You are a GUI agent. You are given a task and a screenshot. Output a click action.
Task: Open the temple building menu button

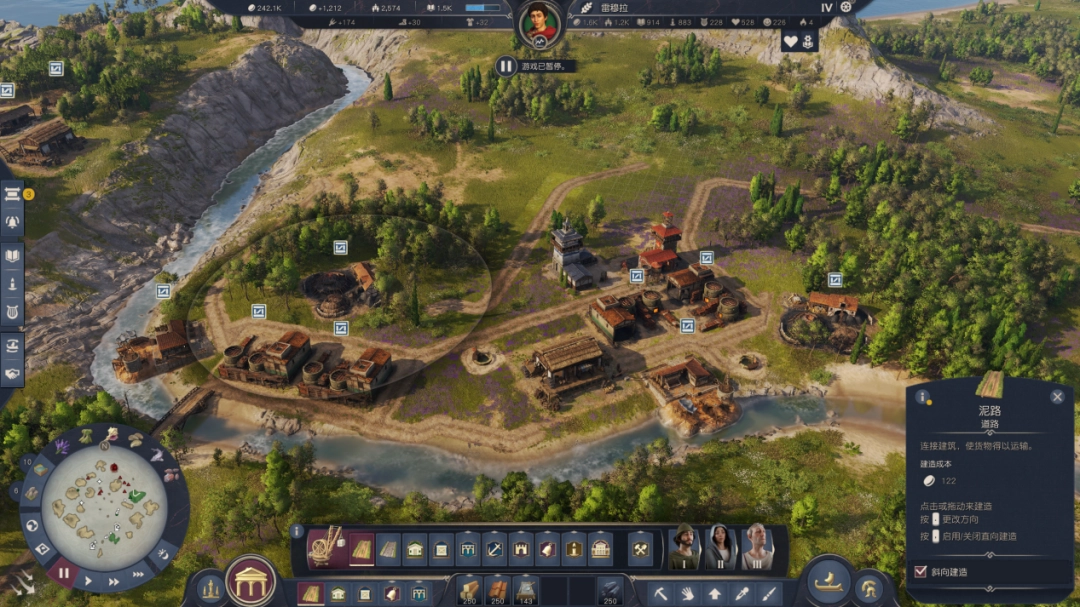(x=252, y=581)
